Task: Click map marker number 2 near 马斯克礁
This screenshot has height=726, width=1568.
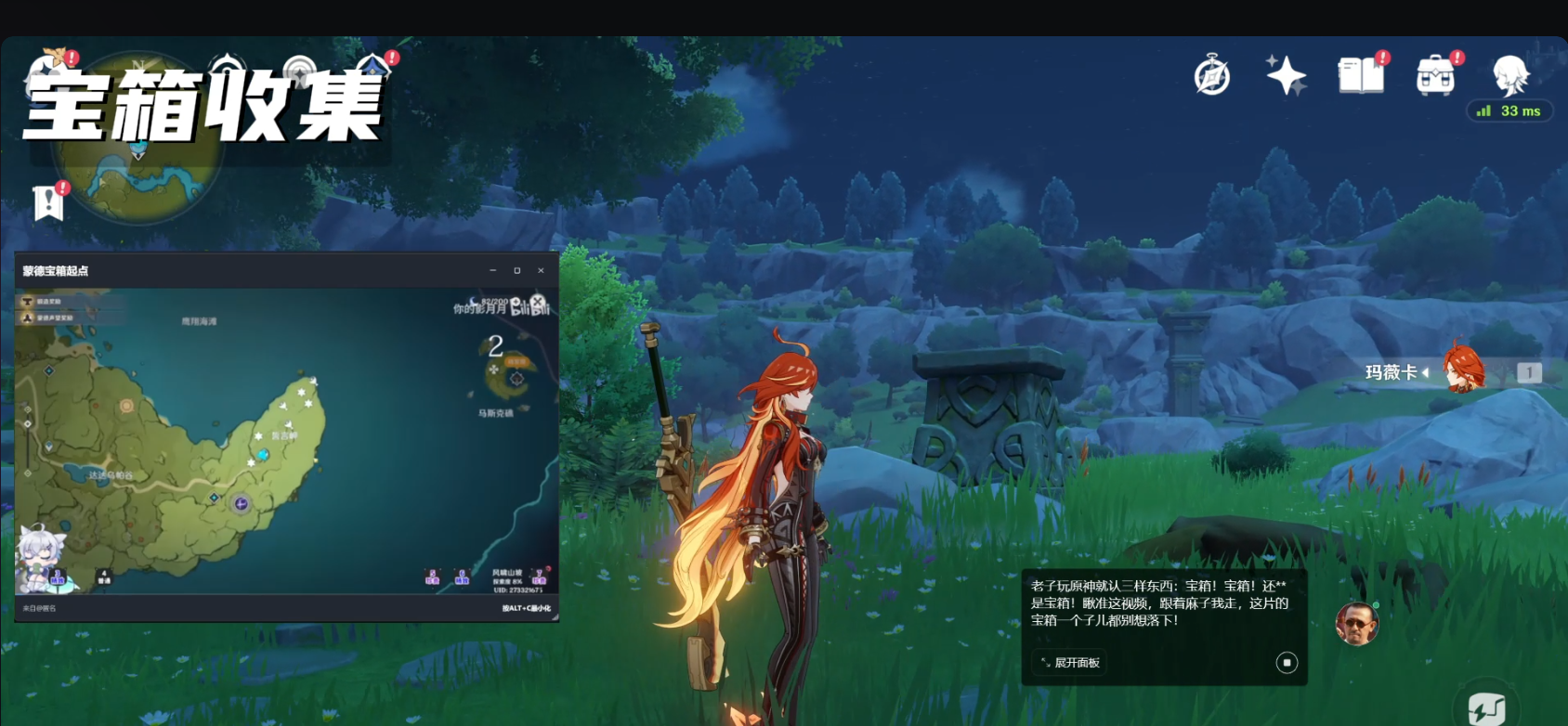Action: [x=495, y=346]
